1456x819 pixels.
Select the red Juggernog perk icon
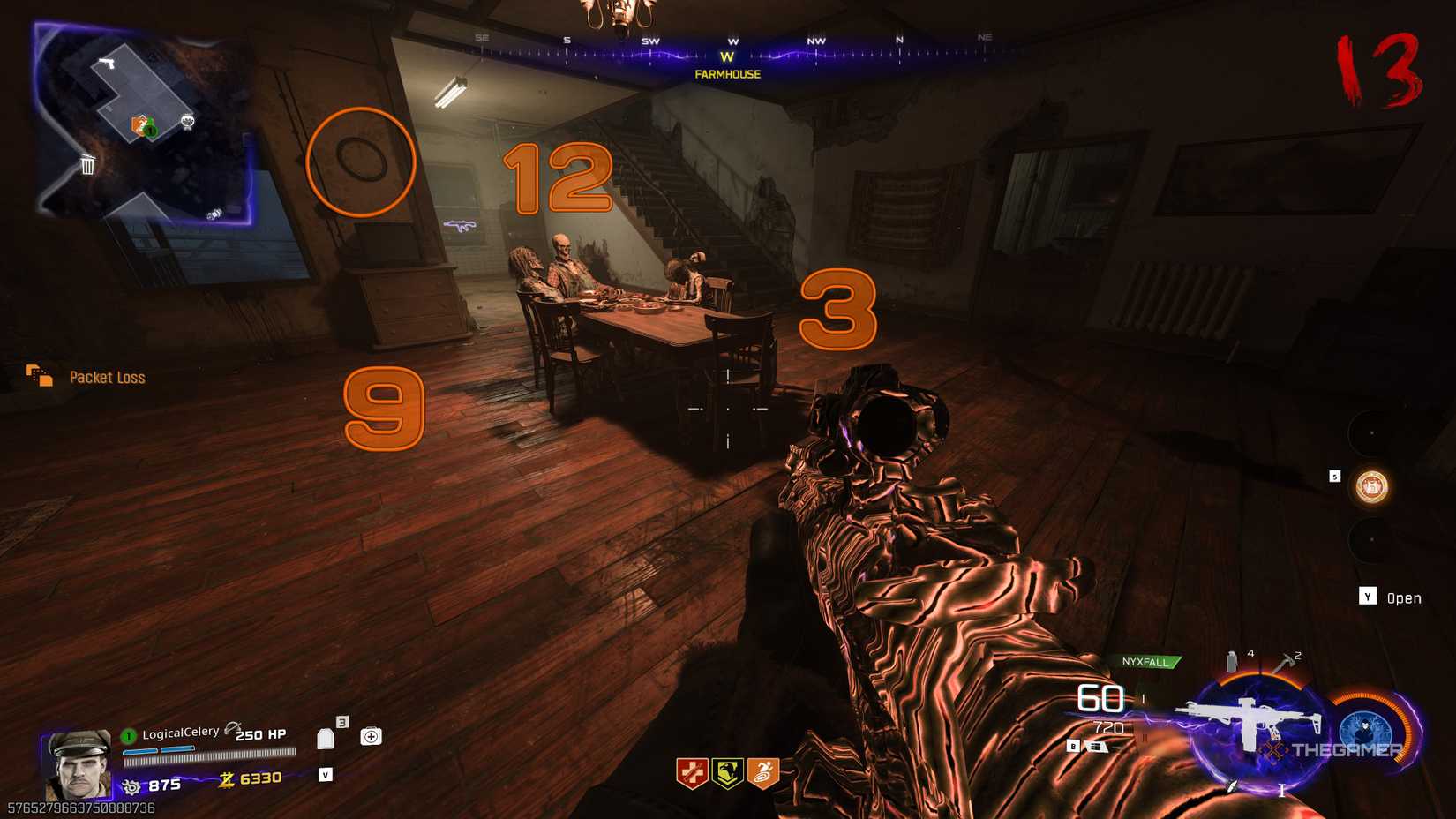click(694, 770)
